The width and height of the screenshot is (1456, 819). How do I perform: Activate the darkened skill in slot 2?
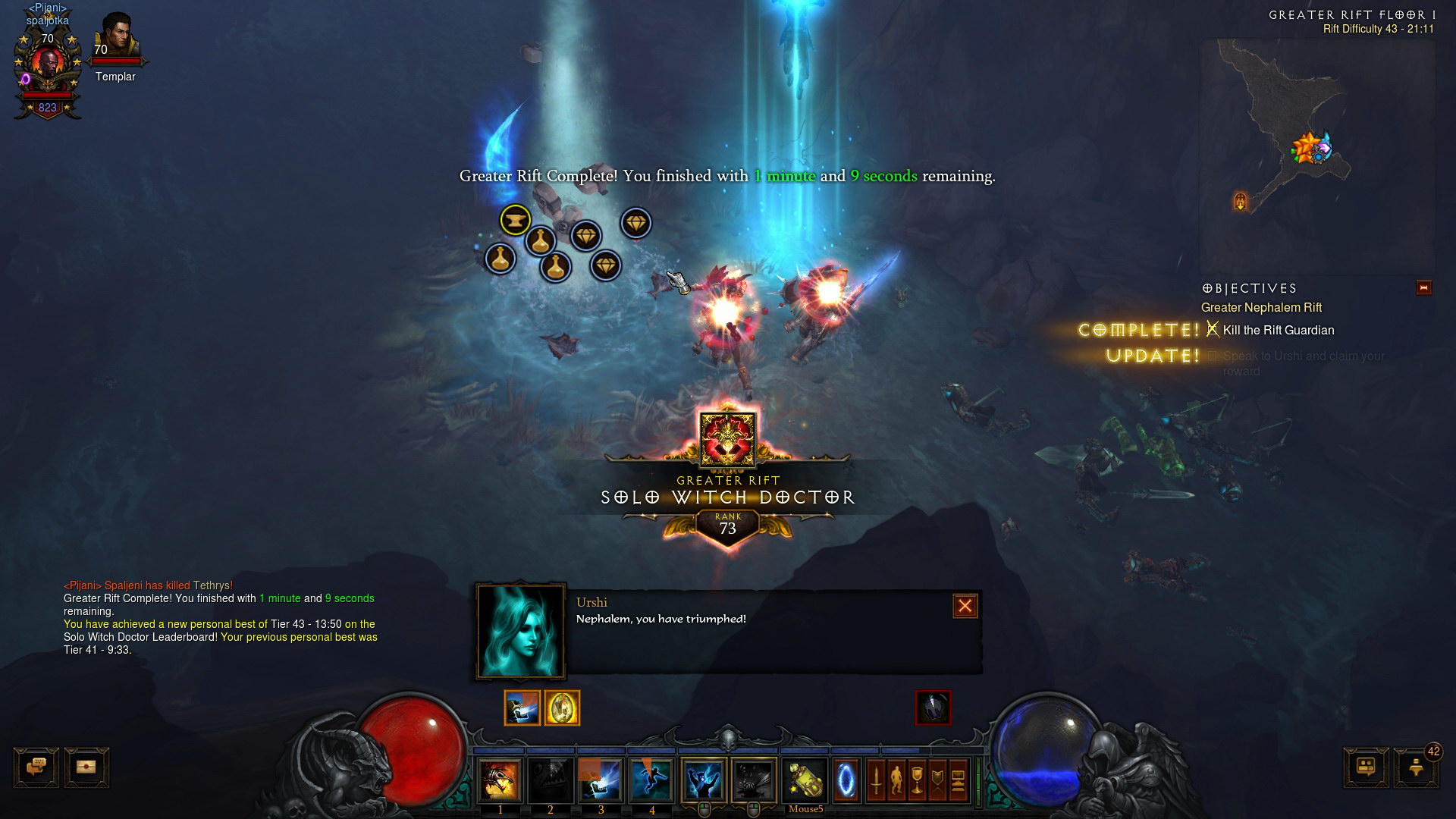[550, 780]
